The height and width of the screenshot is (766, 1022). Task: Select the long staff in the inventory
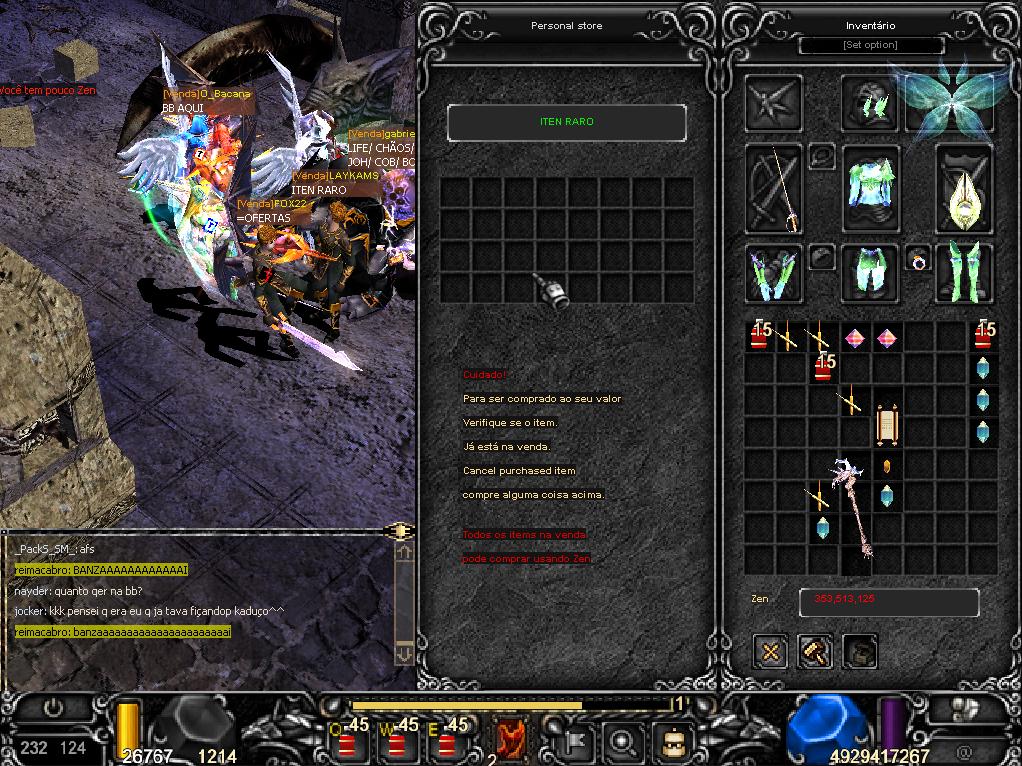852,510
